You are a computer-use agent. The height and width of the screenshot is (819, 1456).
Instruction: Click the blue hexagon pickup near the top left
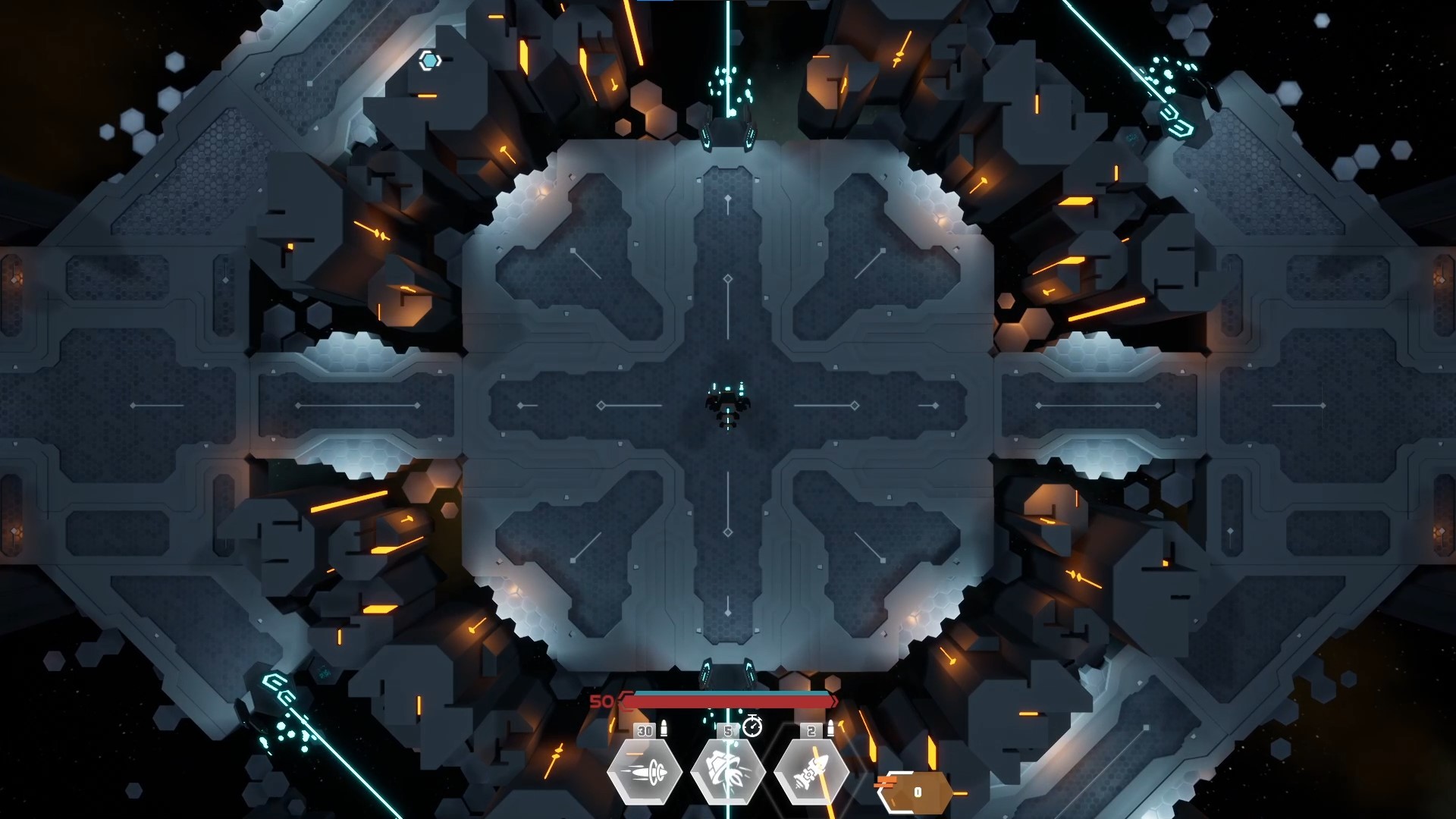click(x=428, y=60)
